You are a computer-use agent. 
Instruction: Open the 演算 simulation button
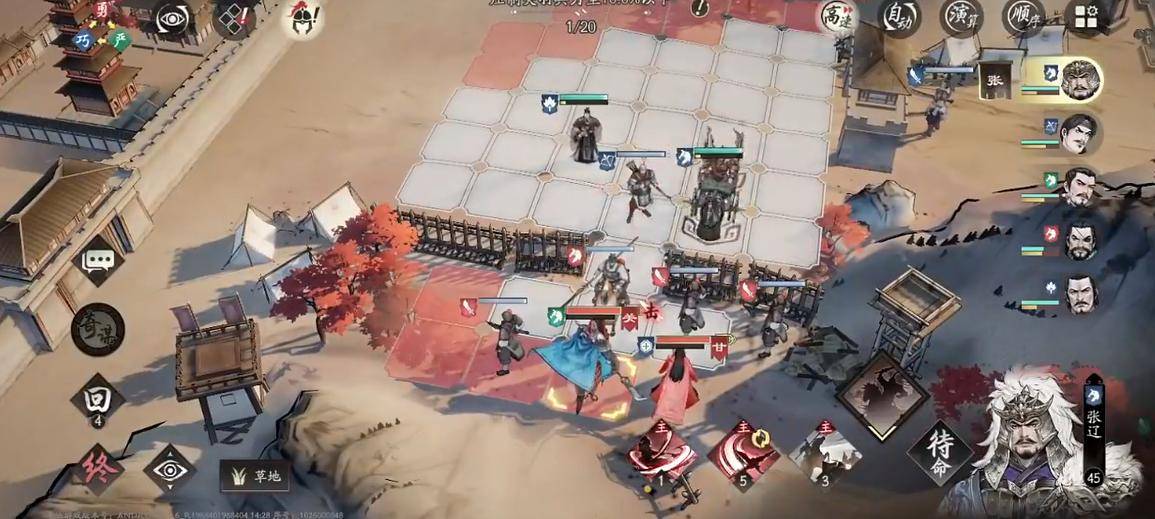point(961,17)
